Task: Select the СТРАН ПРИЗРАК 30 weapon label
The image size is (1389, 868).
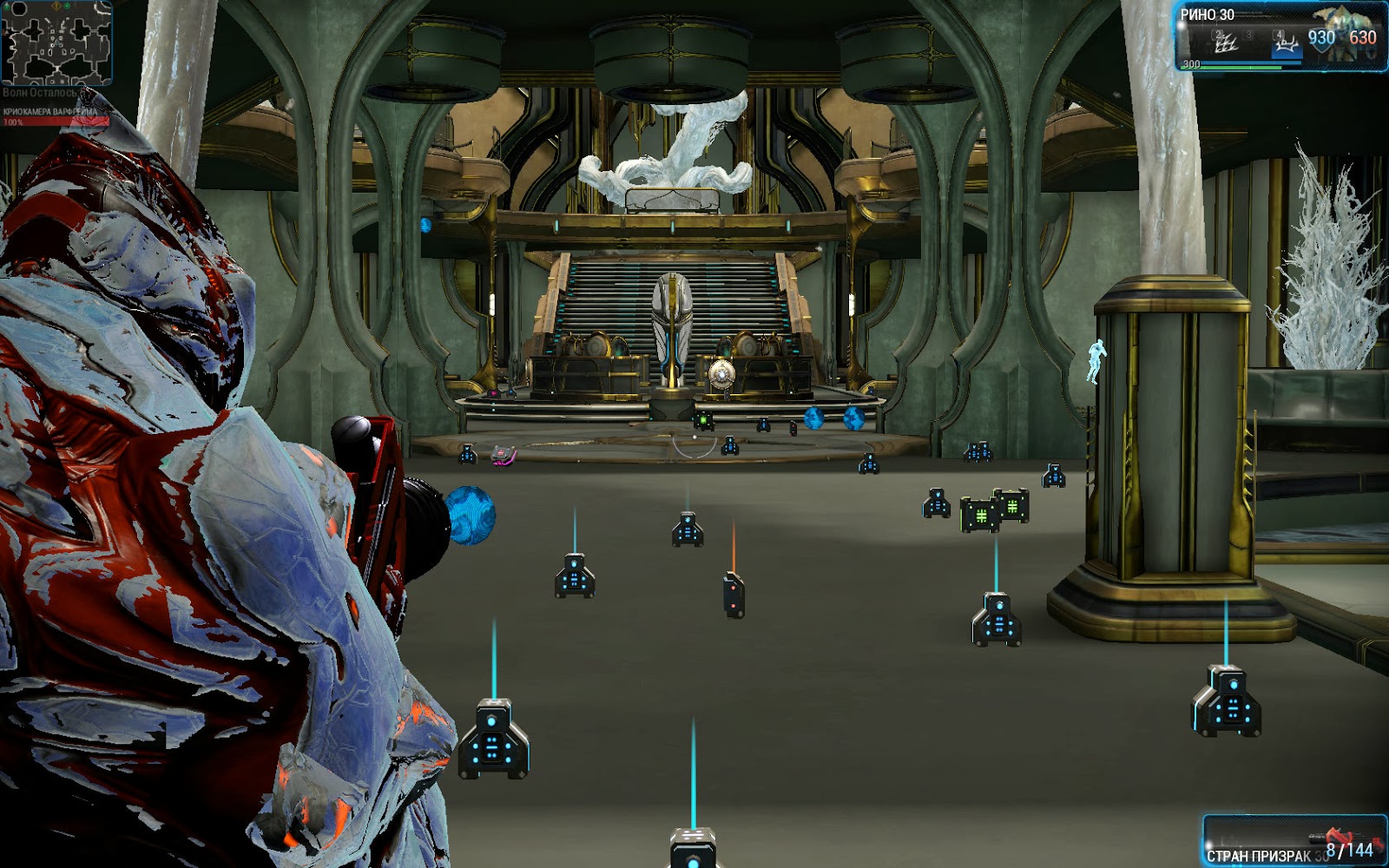Action: pos(1258,854)
